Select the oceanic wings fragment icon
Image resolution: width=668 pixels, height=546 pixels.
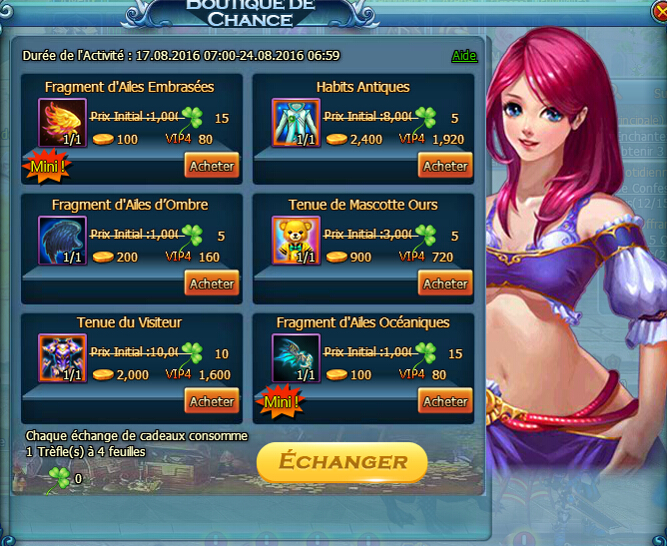[296, 359]
